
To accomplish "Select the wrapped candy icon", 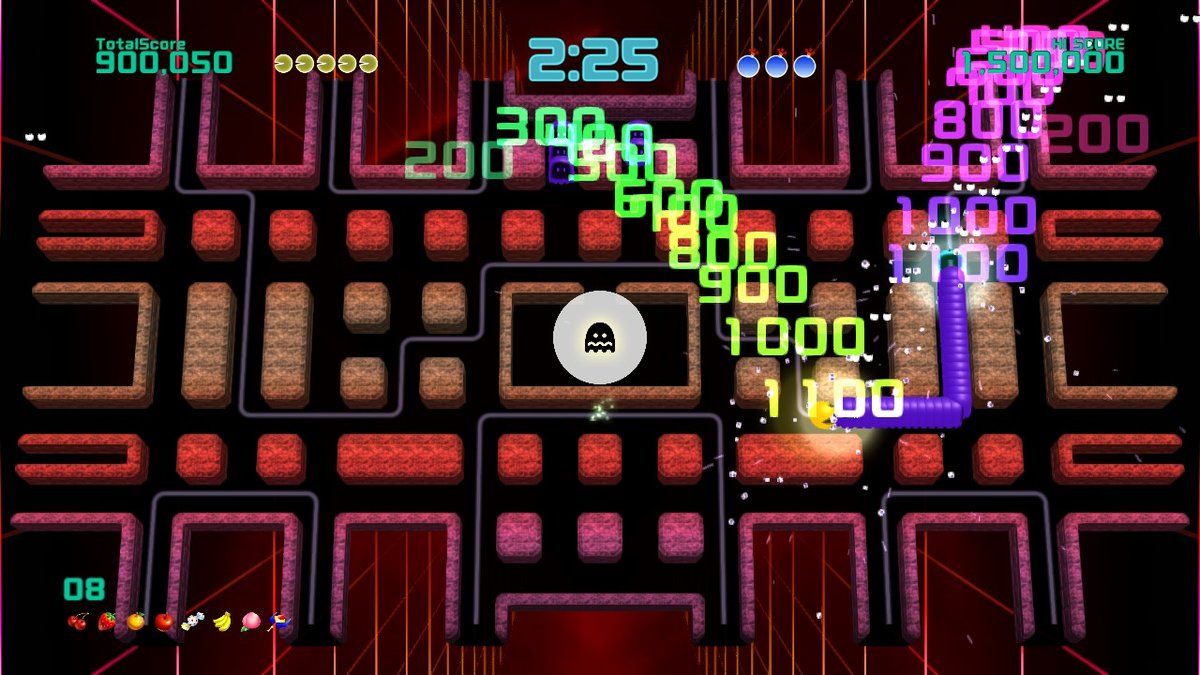I will [193, 622].
